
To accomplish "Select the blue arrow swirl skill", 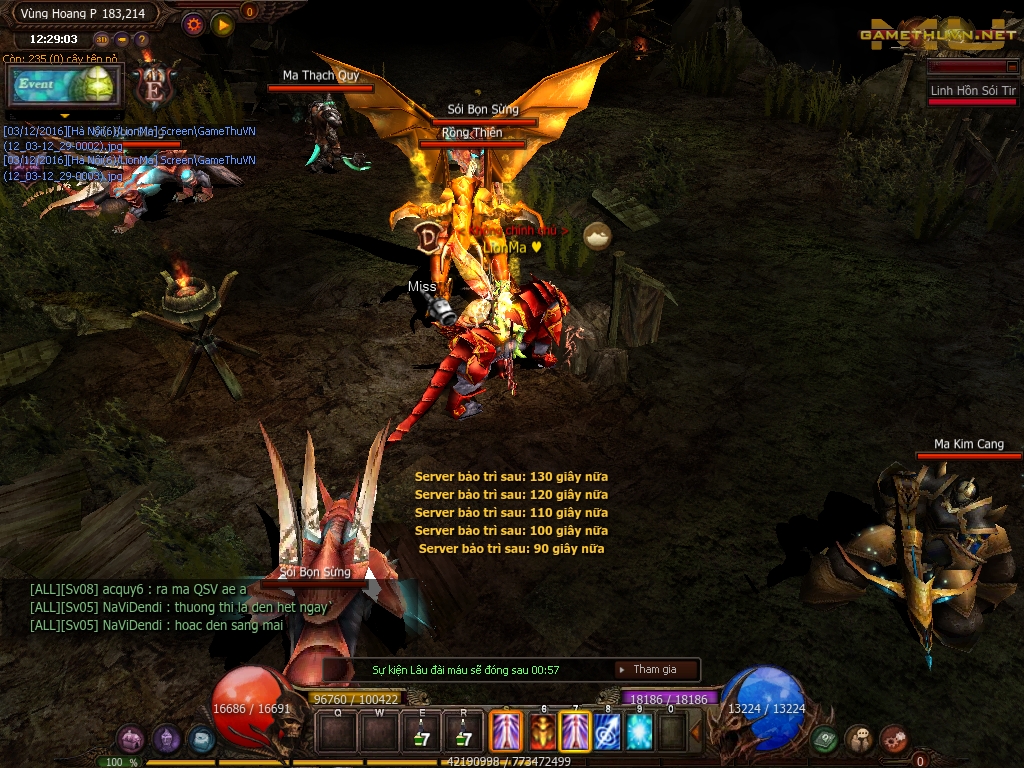I will (x=607, y=732).
